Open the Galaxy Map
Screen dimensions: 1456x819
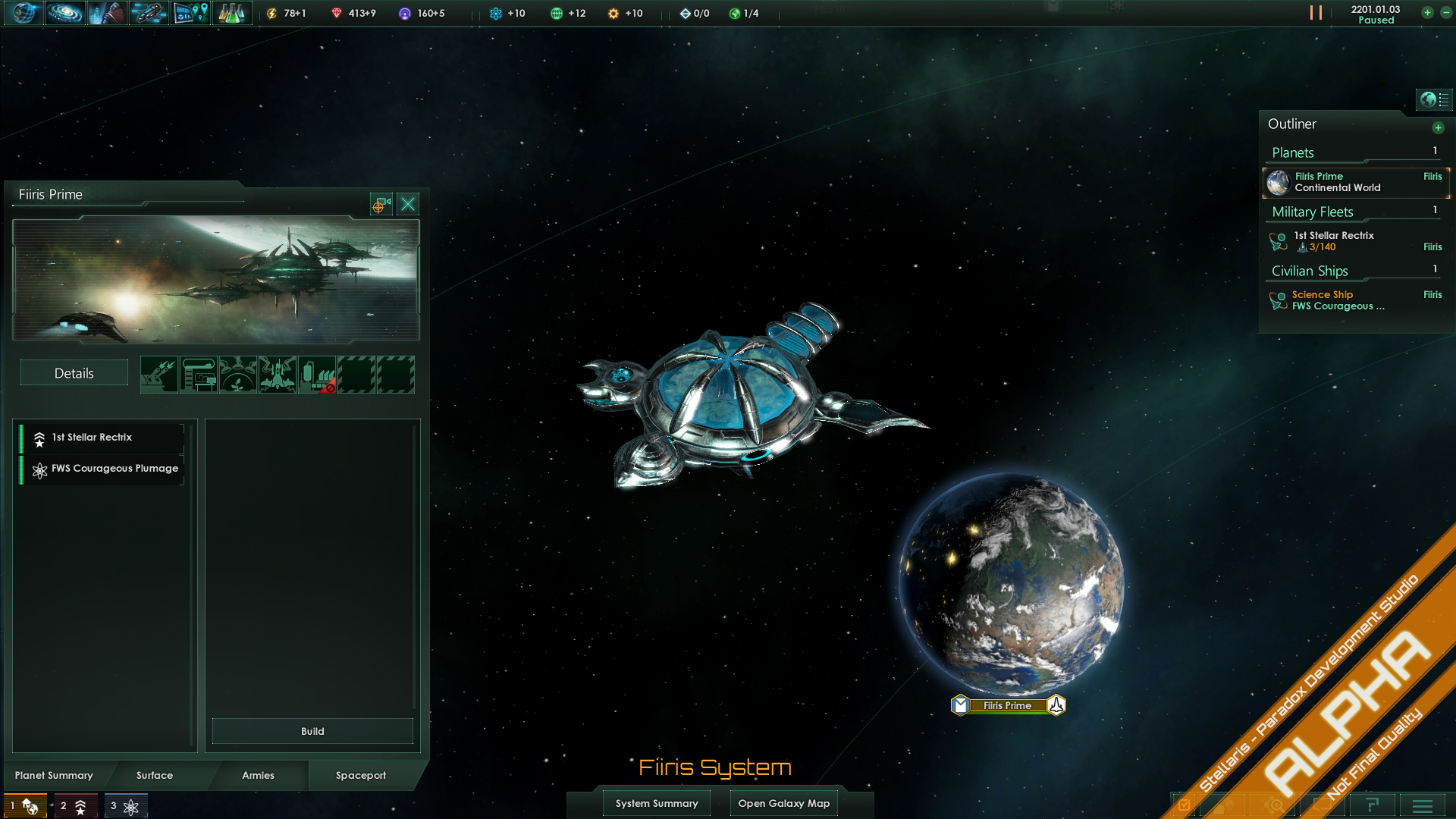click(x=784, y=803)
